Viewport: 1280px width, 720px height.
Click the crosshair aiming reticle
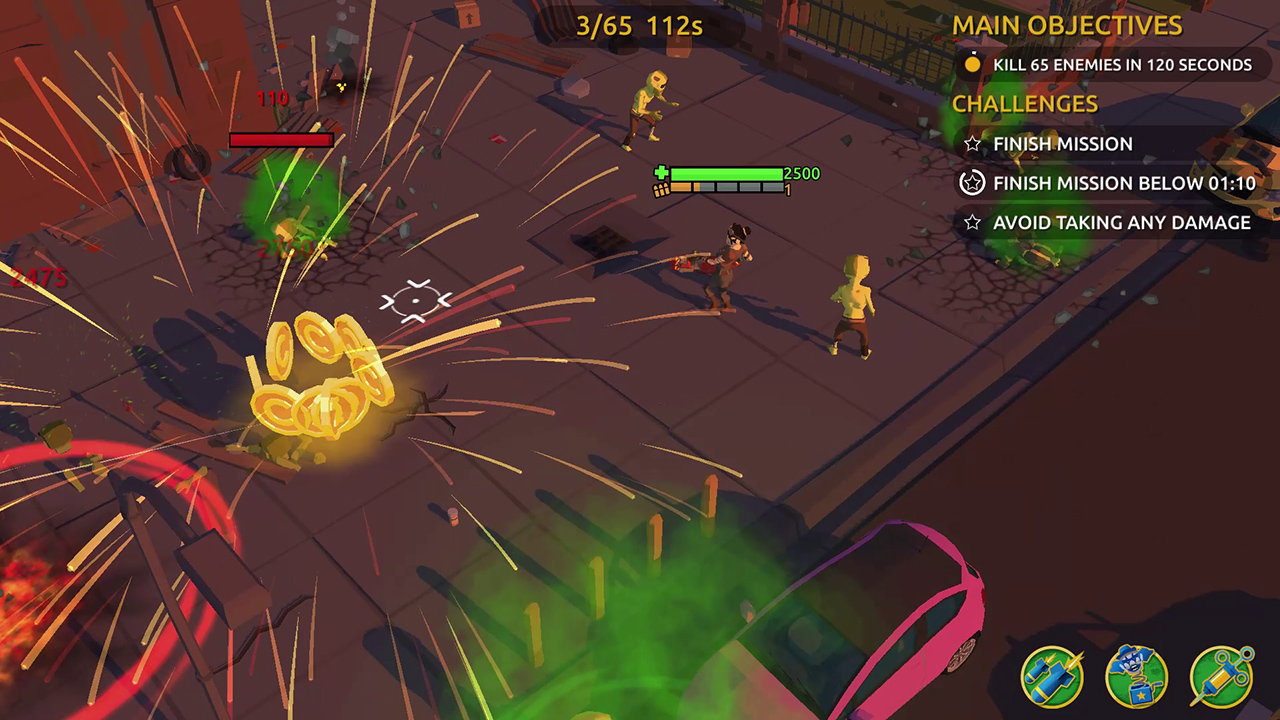tap(414, 300)
